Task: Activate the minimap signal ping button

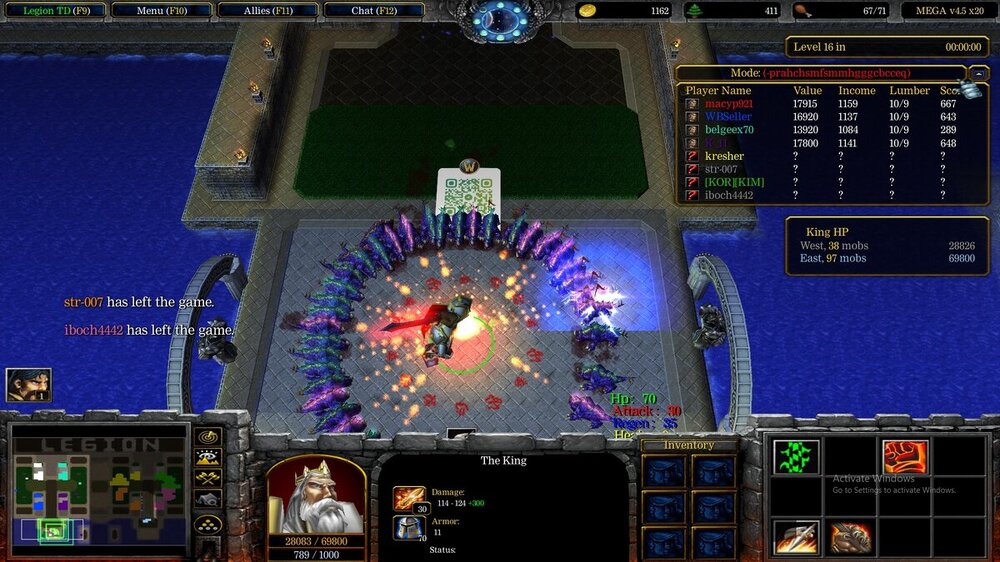Action: 208,437
